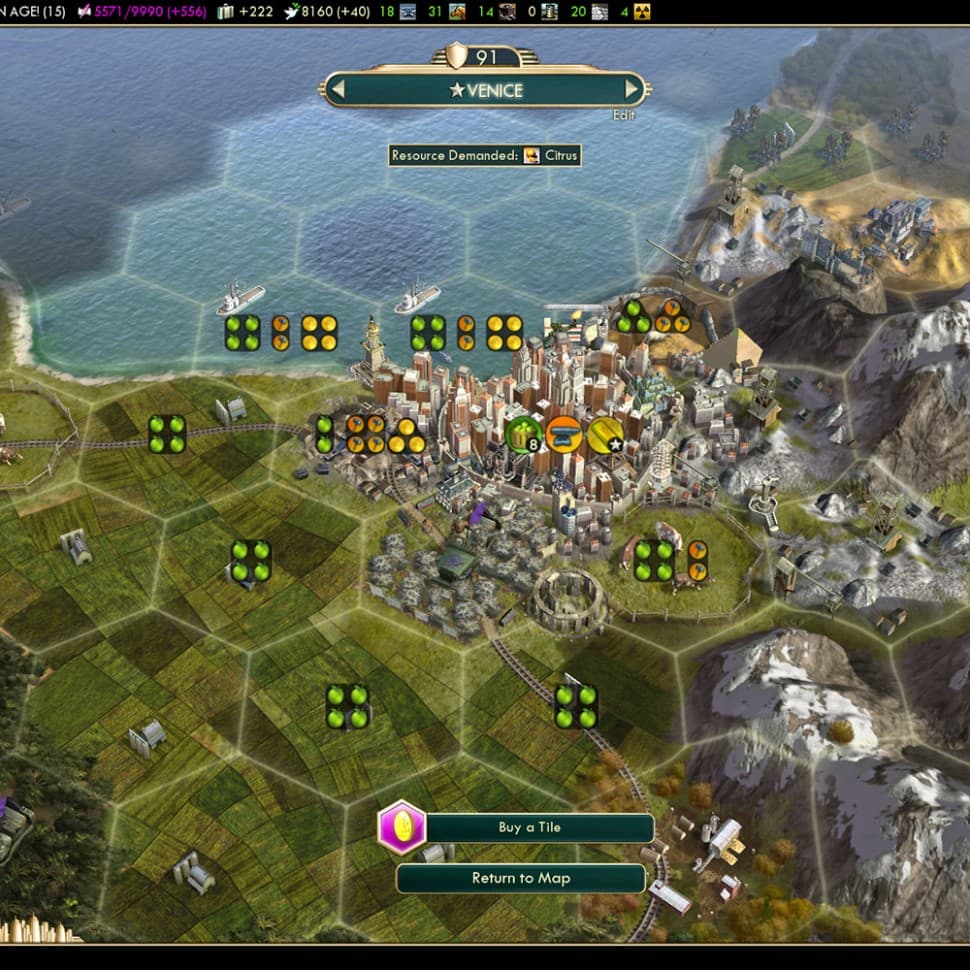Open the production anvil icon on city
The width and height of the screenshot is (970, 970).
(564, 435)
